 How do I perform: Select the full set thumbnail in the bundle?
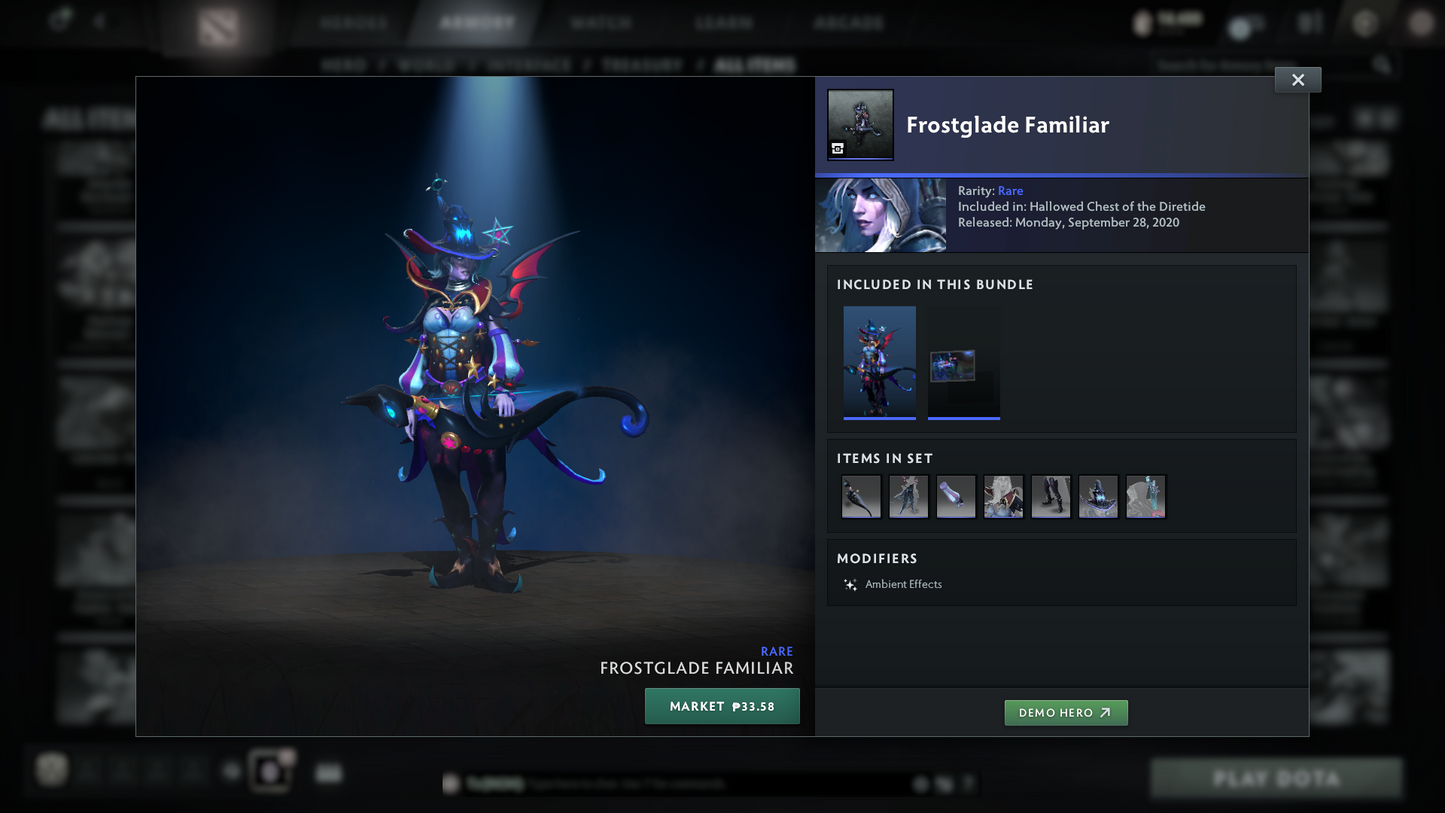point(879,362)
